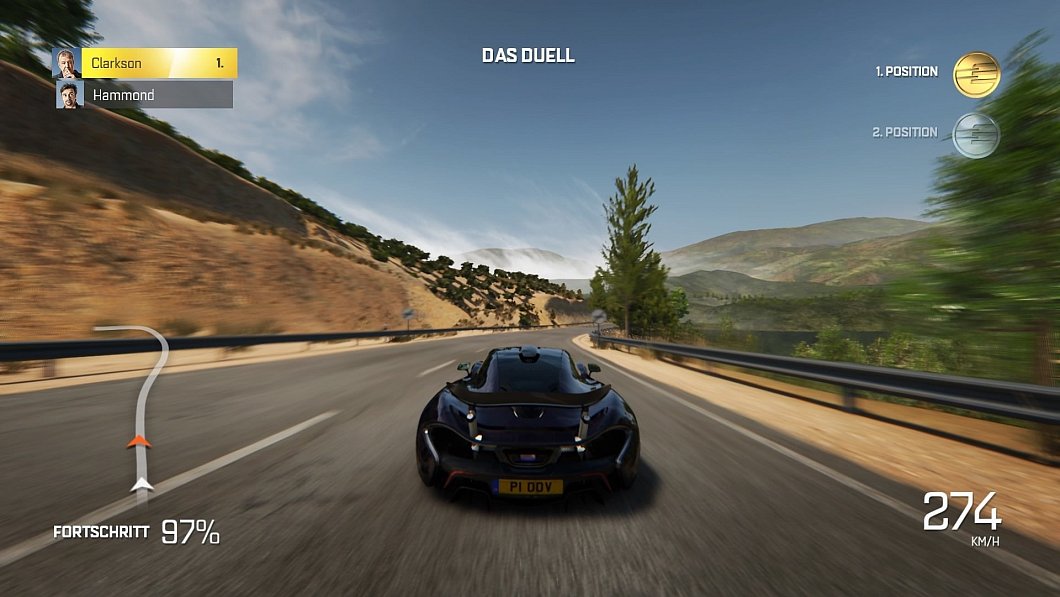Click the silver 2. Position medal
1060x597 pixels.
click(x=976, y=134)
